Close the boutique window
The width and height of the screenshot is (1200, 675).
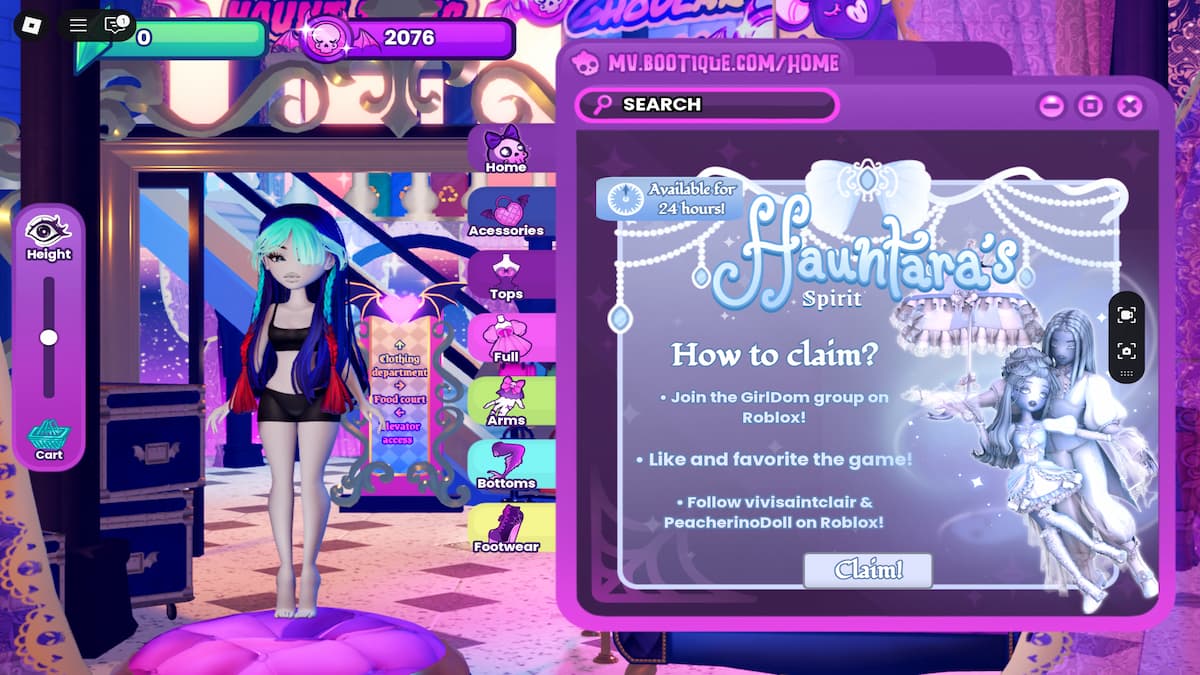coord(1130,105)
